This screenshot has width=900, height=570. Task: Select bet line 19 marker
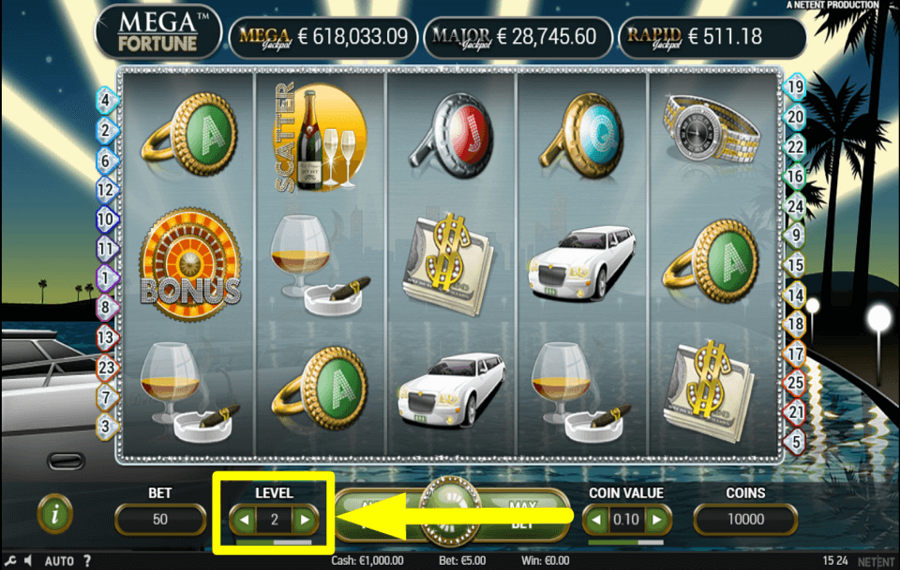click(795, 87)
